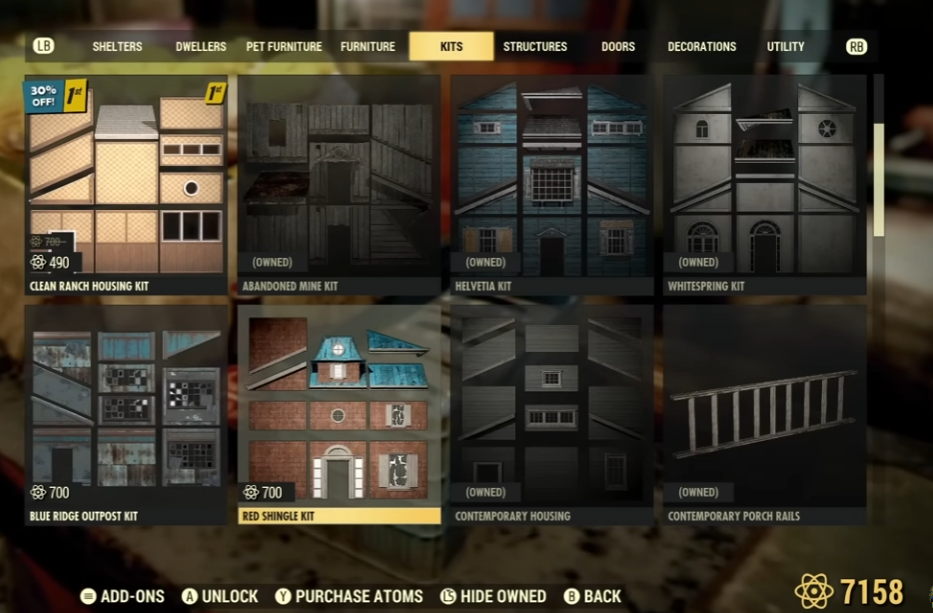Open the Dwellers category tab

click(201, 46)
